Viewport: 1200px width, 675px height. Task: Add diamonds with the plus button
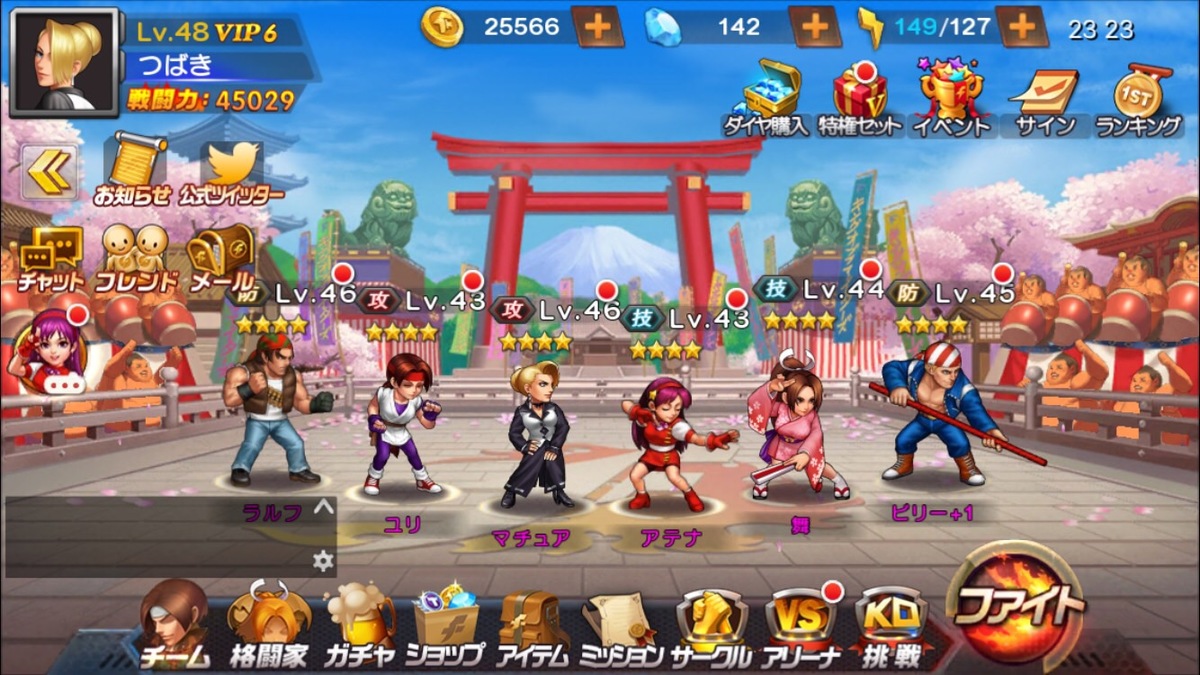pos(814,27)
